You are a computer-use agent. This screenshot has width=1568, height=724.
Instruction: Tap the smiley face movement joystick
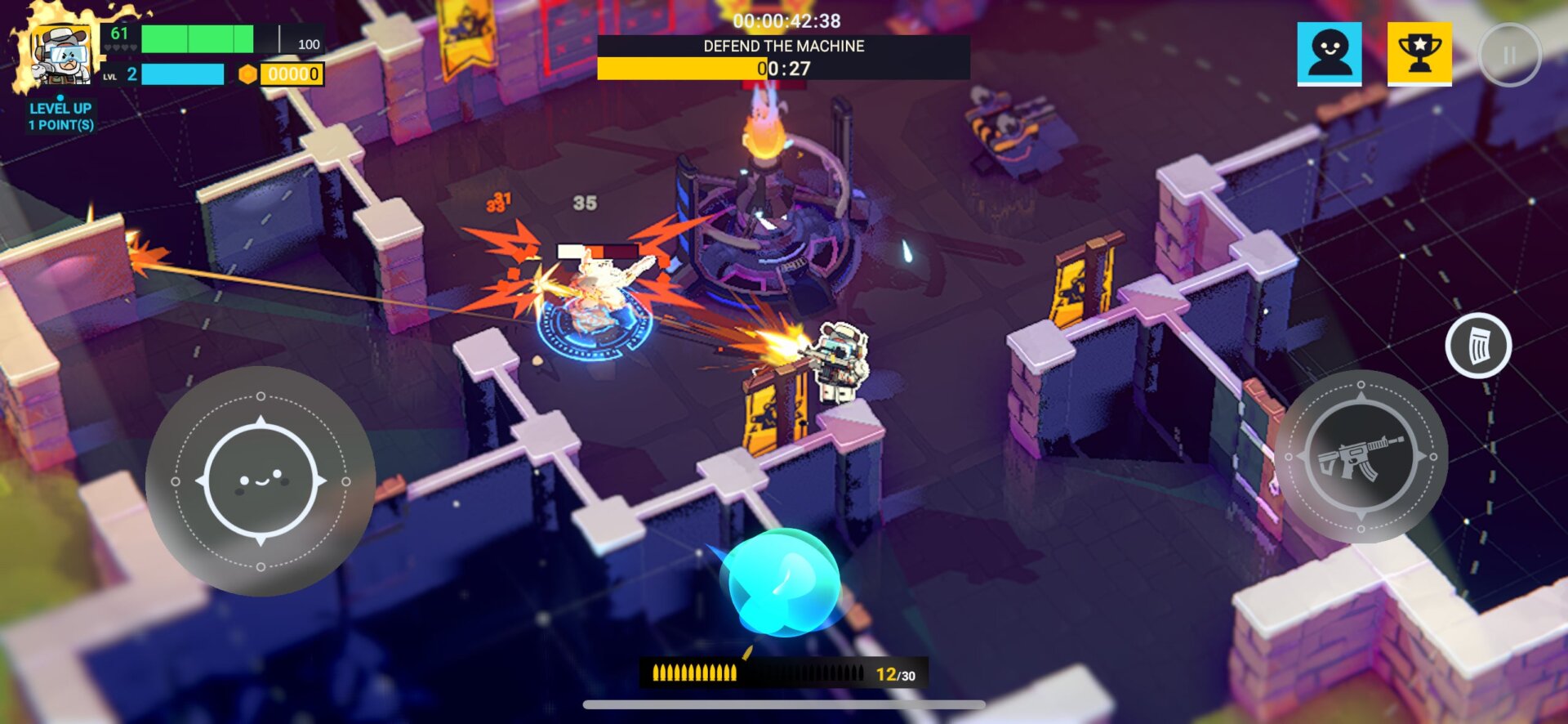[x=261, y=481]
